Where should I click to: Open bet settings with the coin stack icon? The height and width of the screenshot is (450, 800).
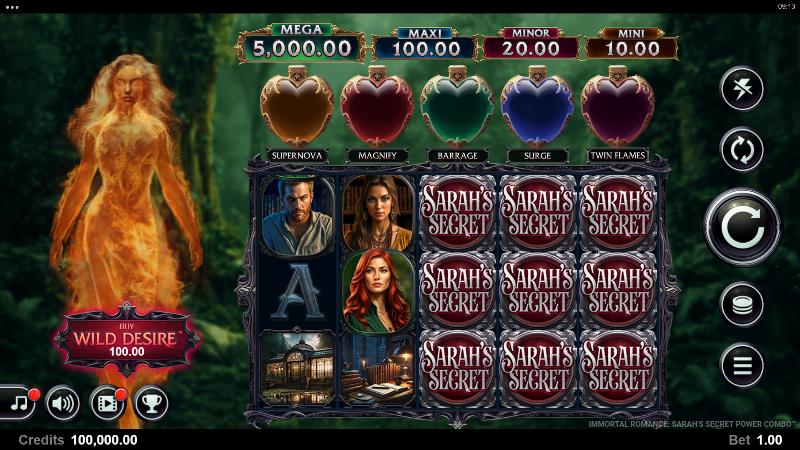(x=742, y=305)
